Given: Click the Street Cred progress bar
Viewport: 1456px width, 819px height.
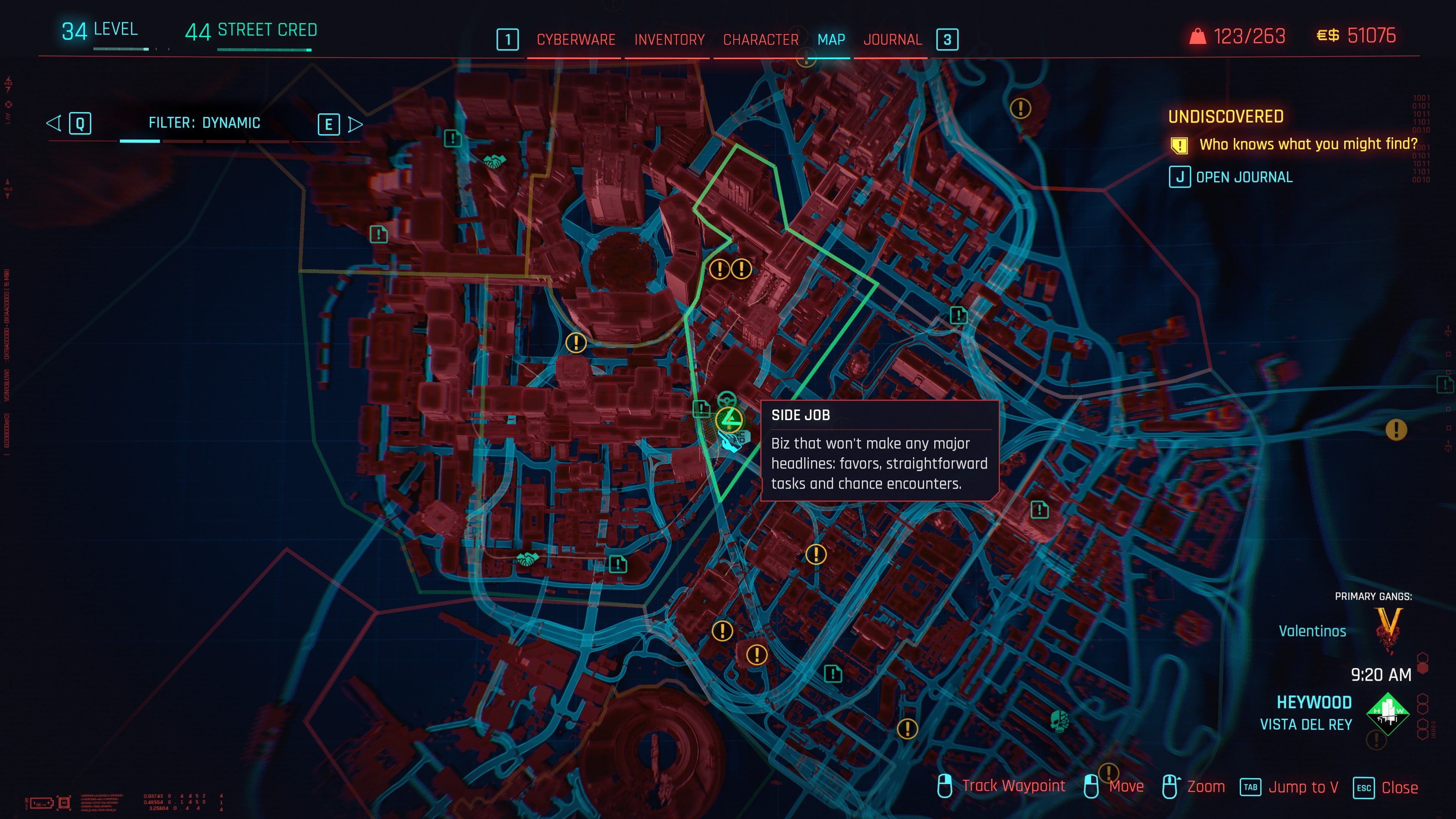Looking at the screenshot, I should pos(264,50).
